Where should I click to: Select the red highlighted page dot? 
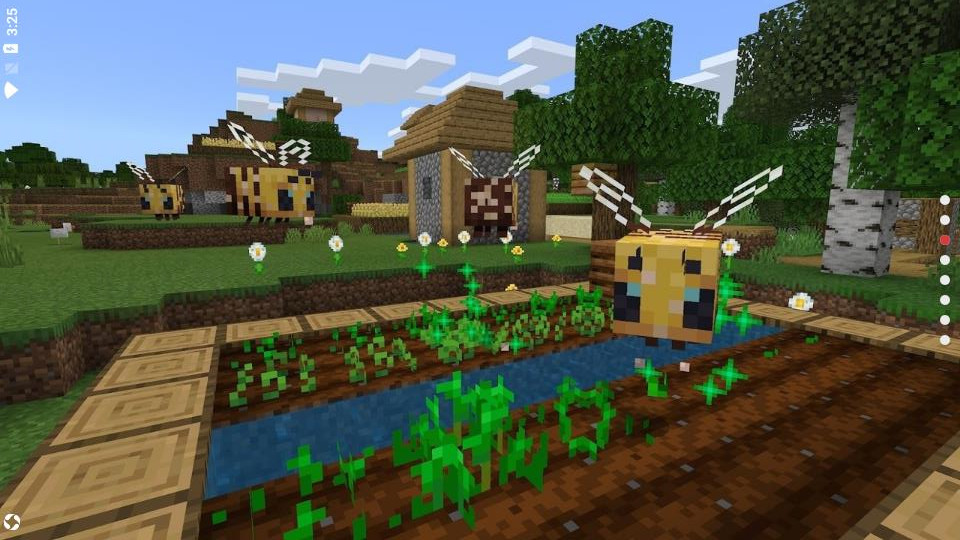click(x=944, y=240)
